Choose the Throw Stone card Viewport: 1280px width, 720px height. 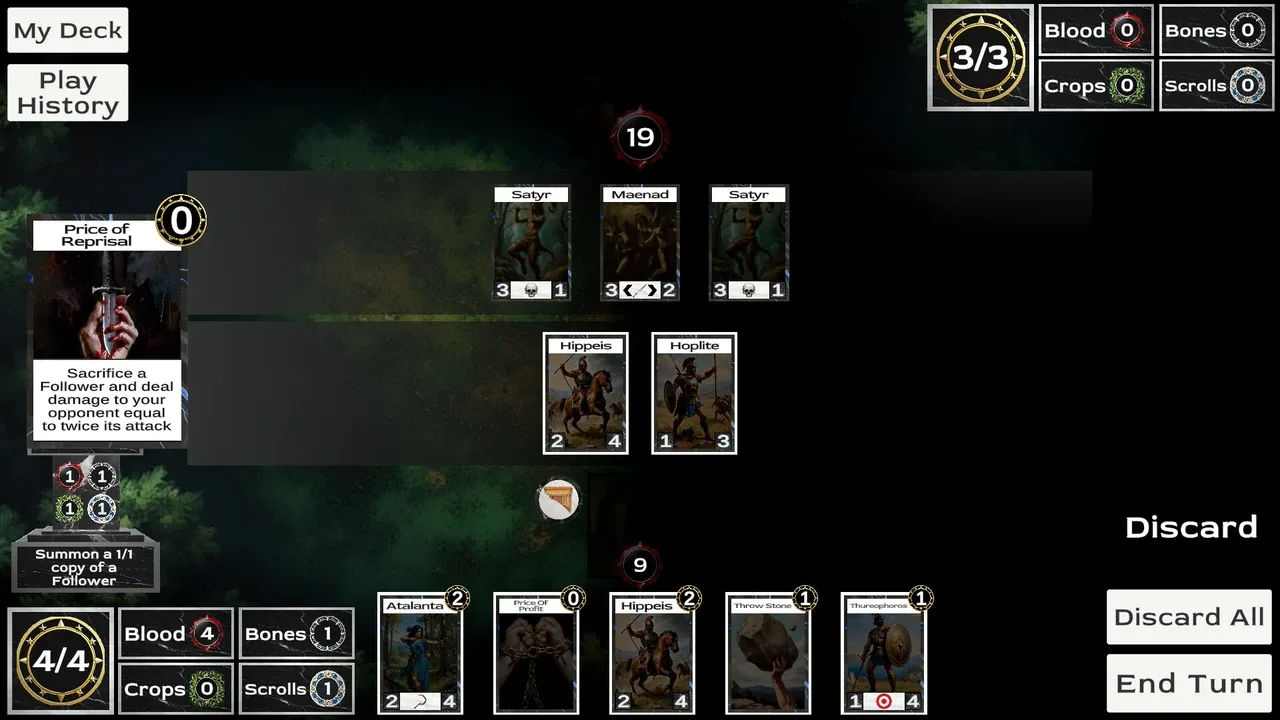tap(768, 654)
